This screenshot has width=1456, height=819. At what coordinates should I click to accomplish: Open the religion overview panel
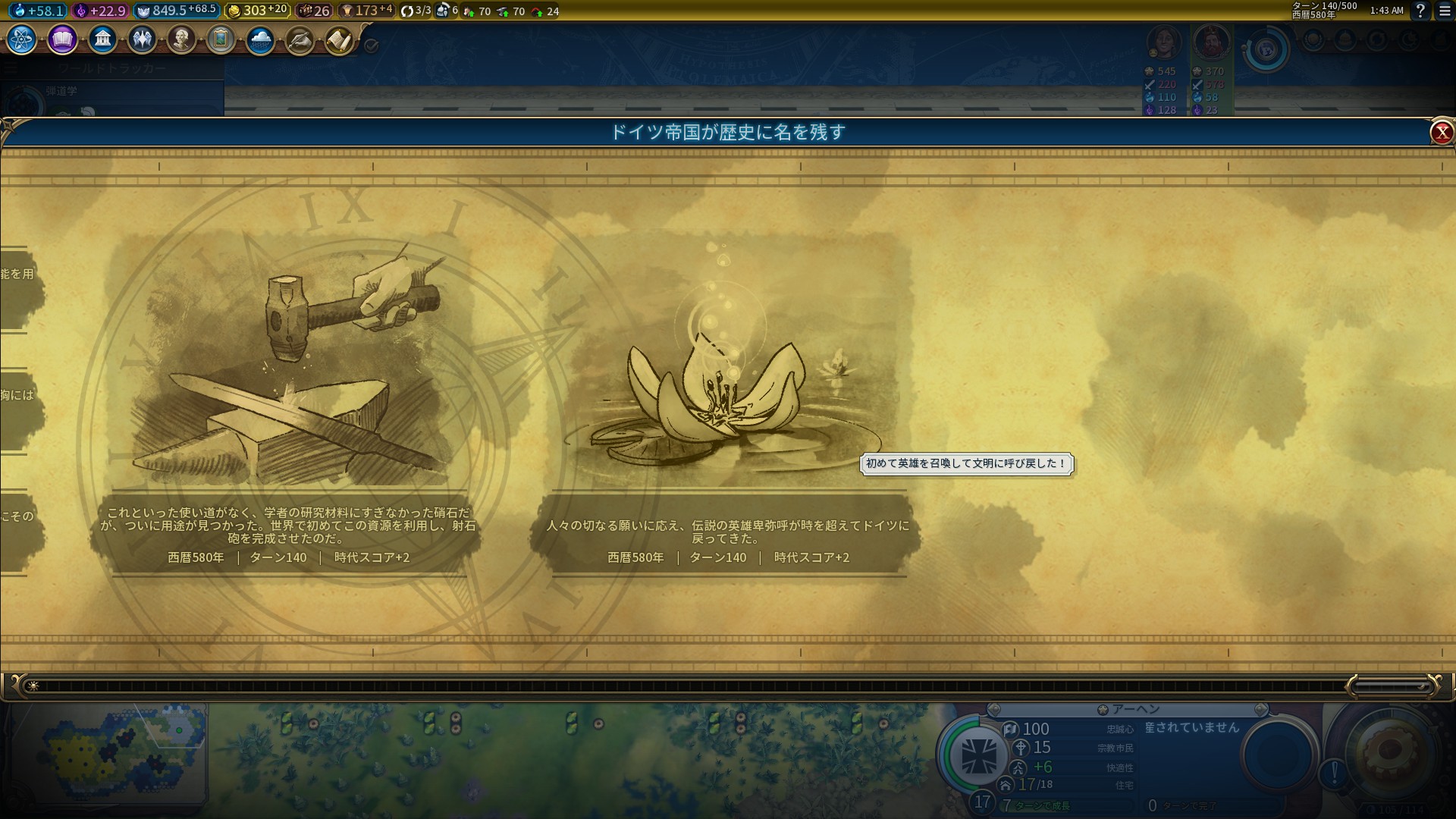click(142, 39)
